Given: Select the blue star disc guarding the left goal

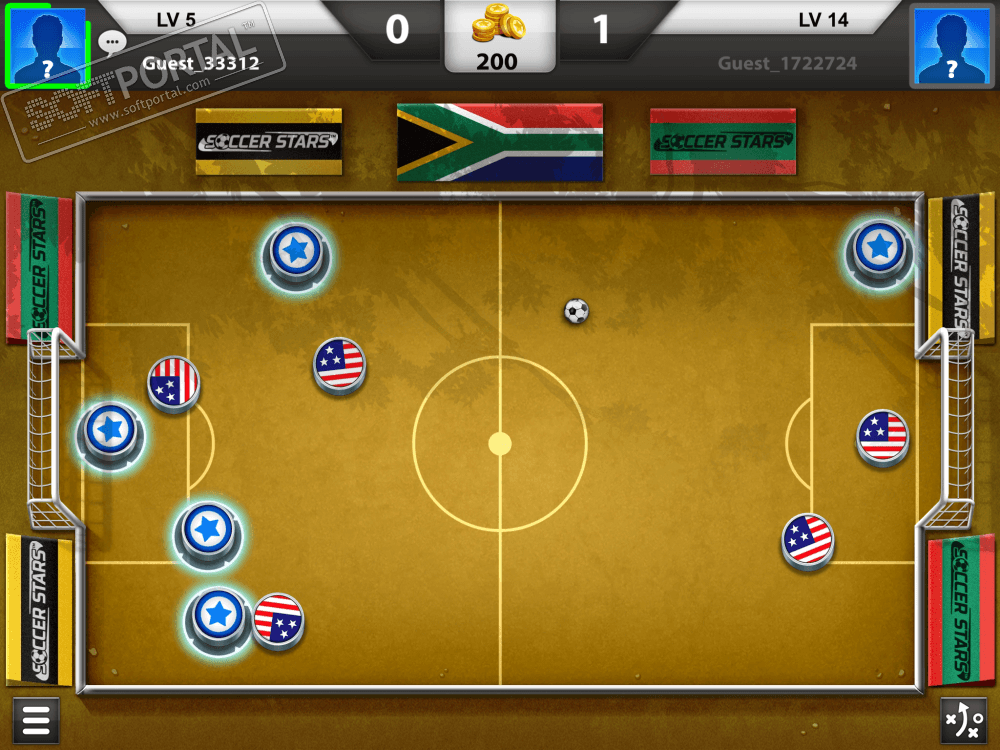Looking at the screenshot, I should click(x=109, y=431).
